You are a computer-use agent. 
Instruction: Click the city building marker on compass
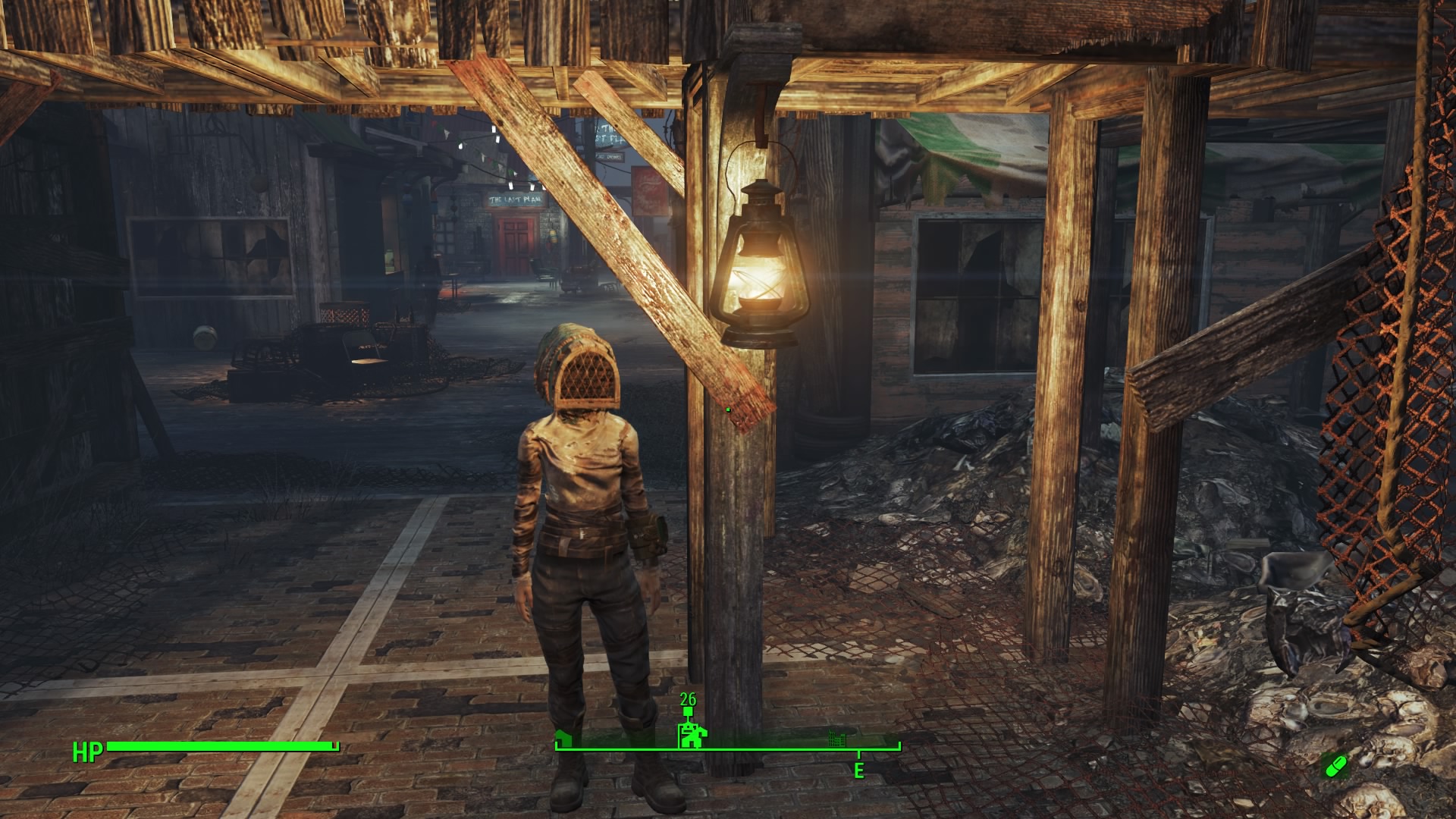coord(836,737)
